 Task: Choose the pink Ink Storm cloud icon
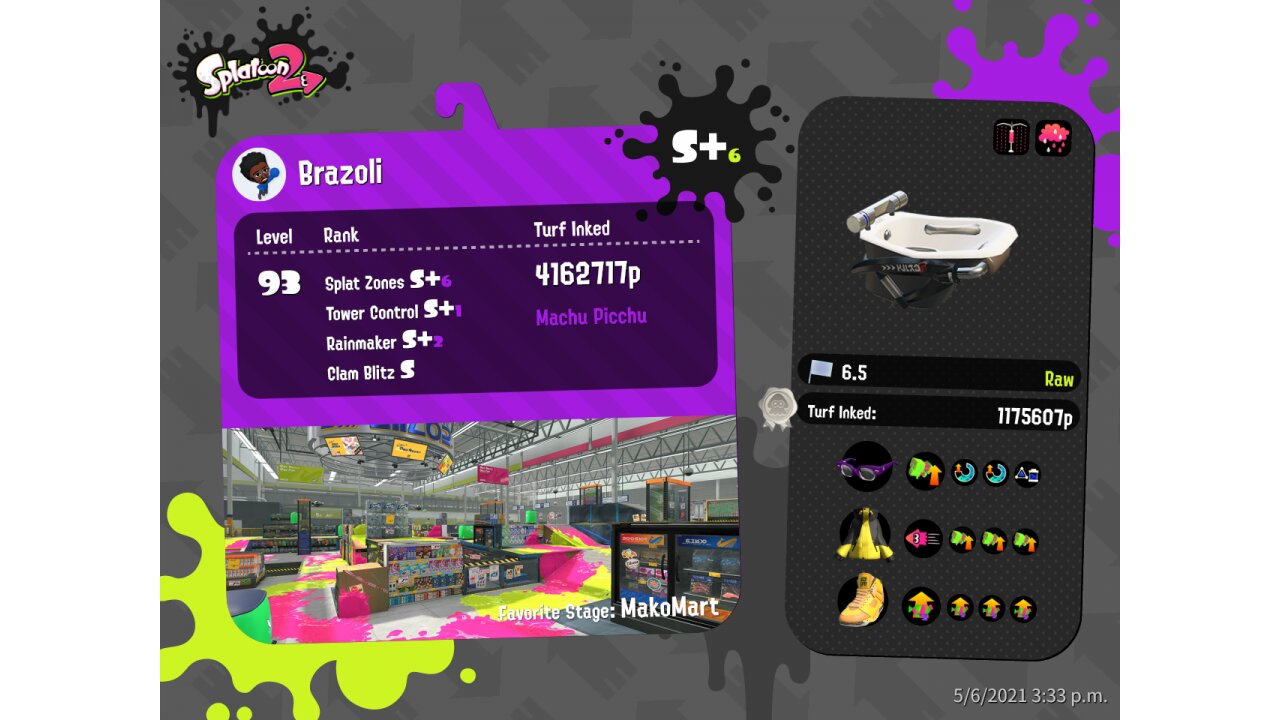[1053, 138]
